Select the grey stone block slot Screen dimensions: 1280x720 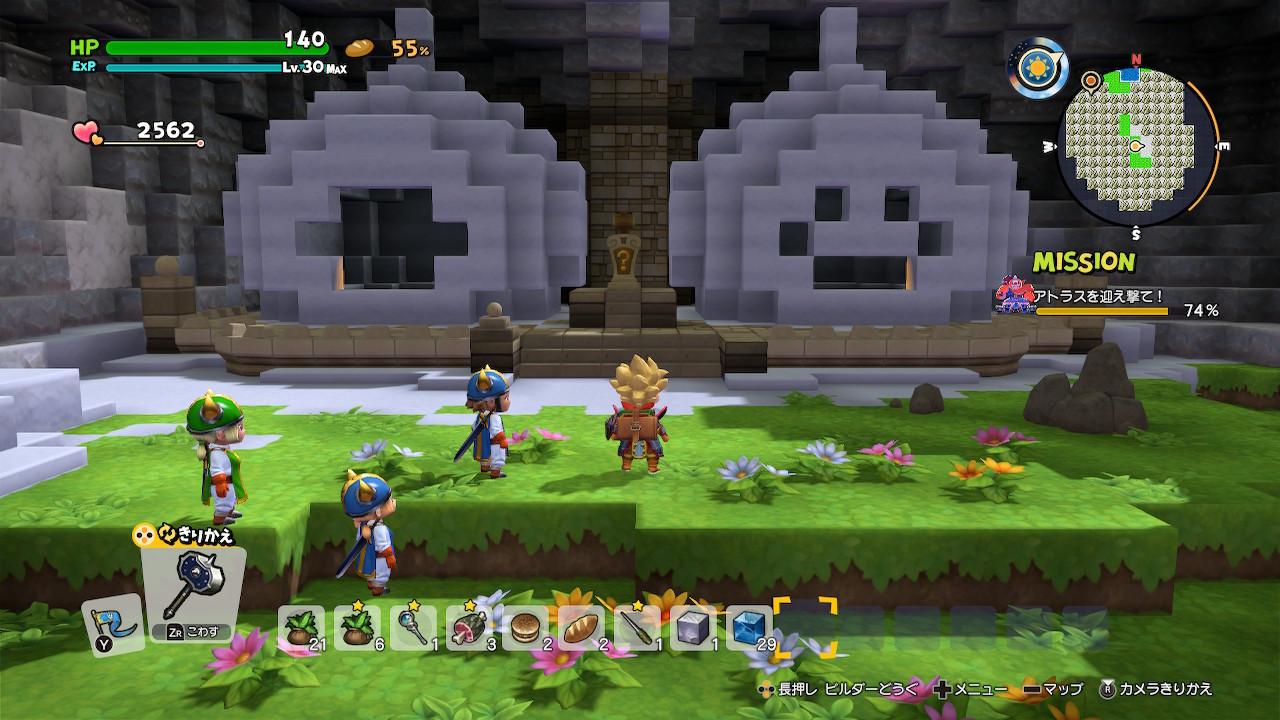[694, 628]
